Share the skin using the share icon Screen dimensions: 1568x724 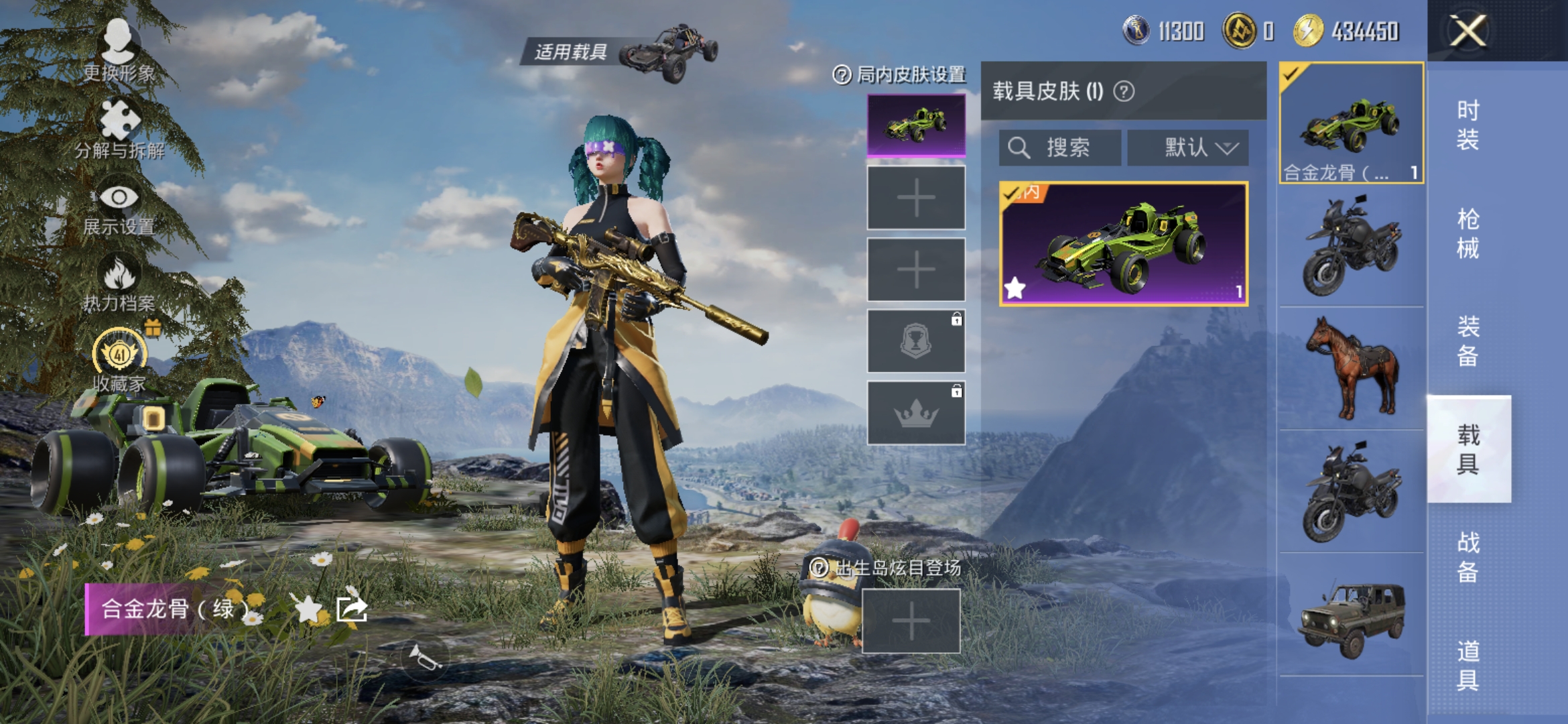(x=352, y=609)
